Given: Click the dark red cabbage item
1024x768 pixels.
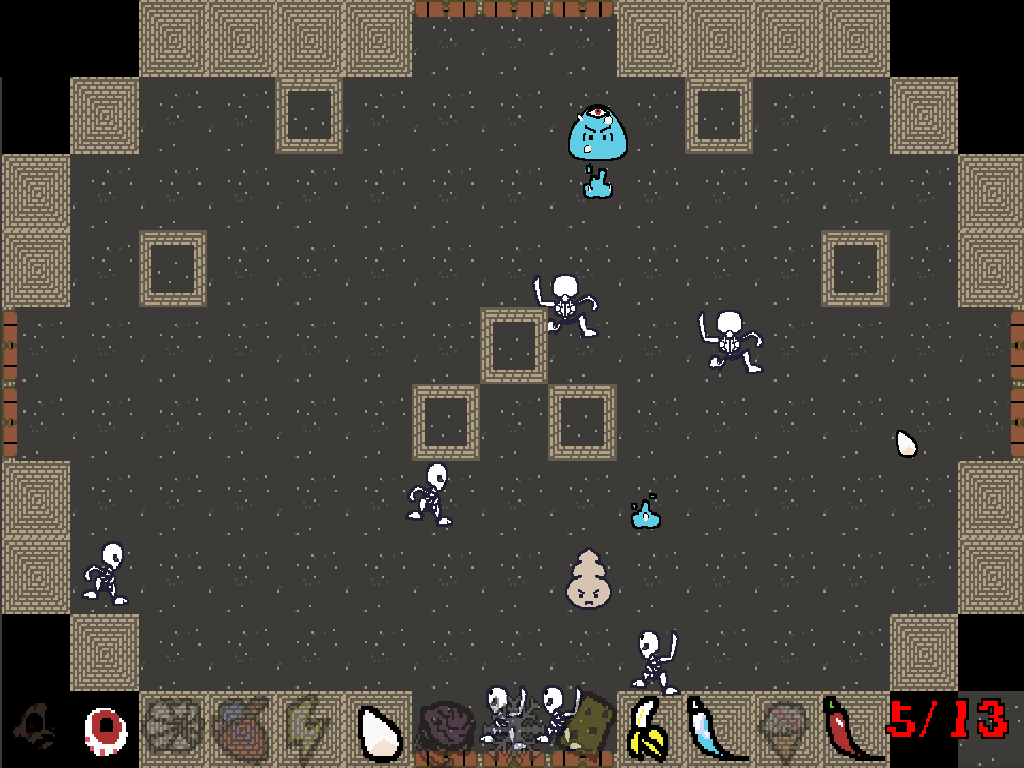Looking at the screenshot, I should point(444,730).
